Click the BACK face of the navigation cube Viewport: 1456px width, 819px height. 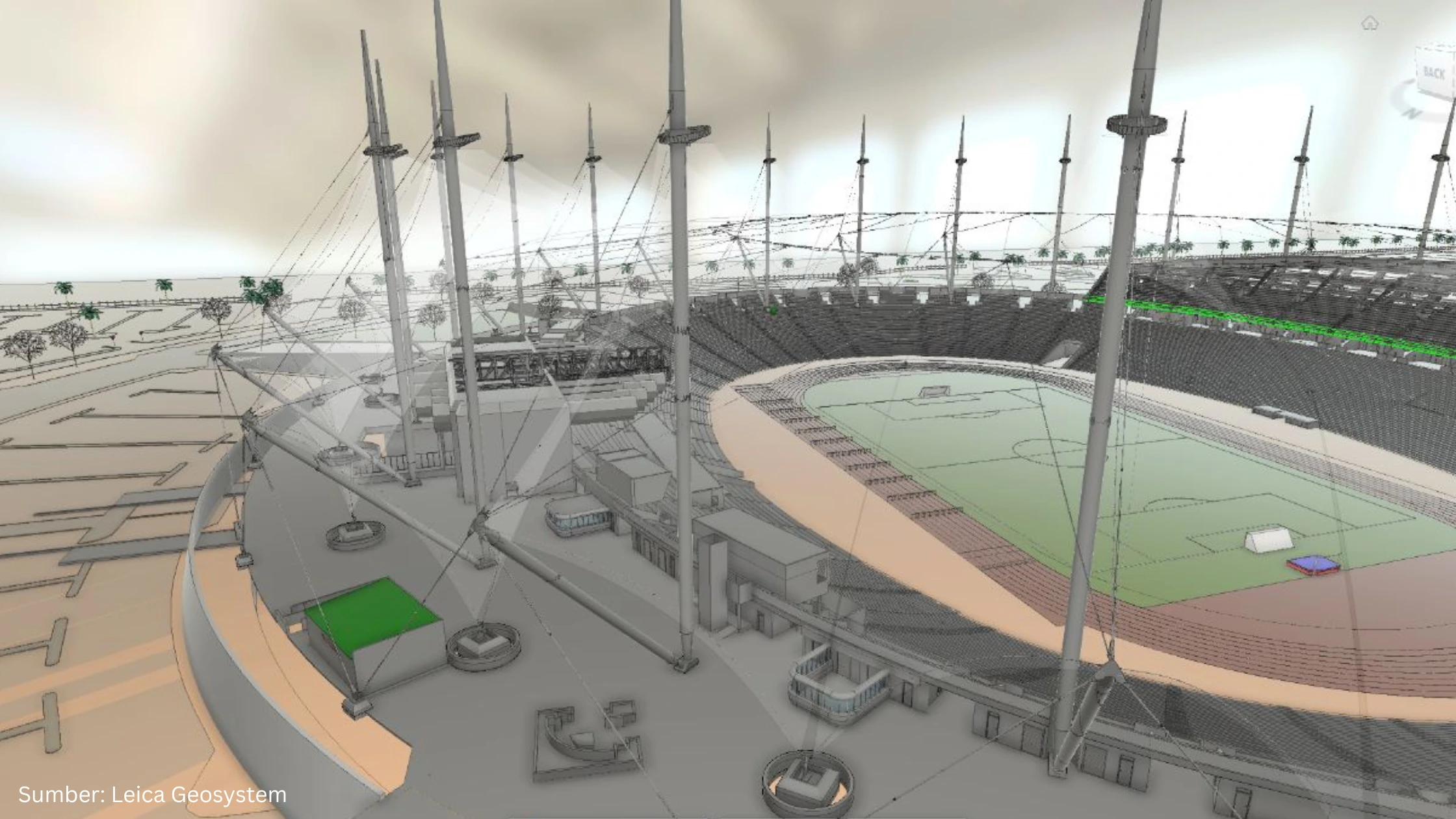(1434, 71)
